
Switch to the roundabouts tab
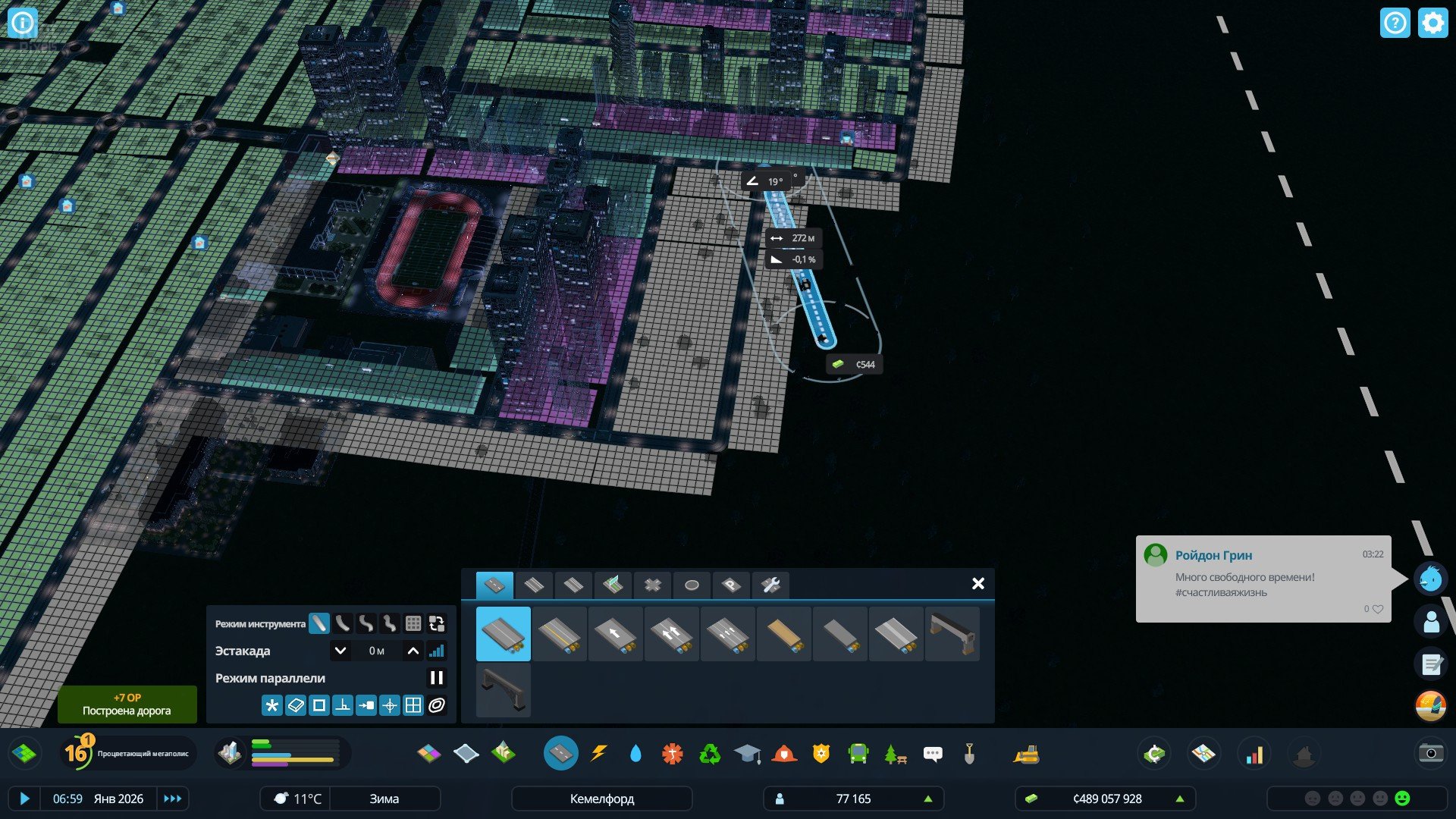point(691,585)
